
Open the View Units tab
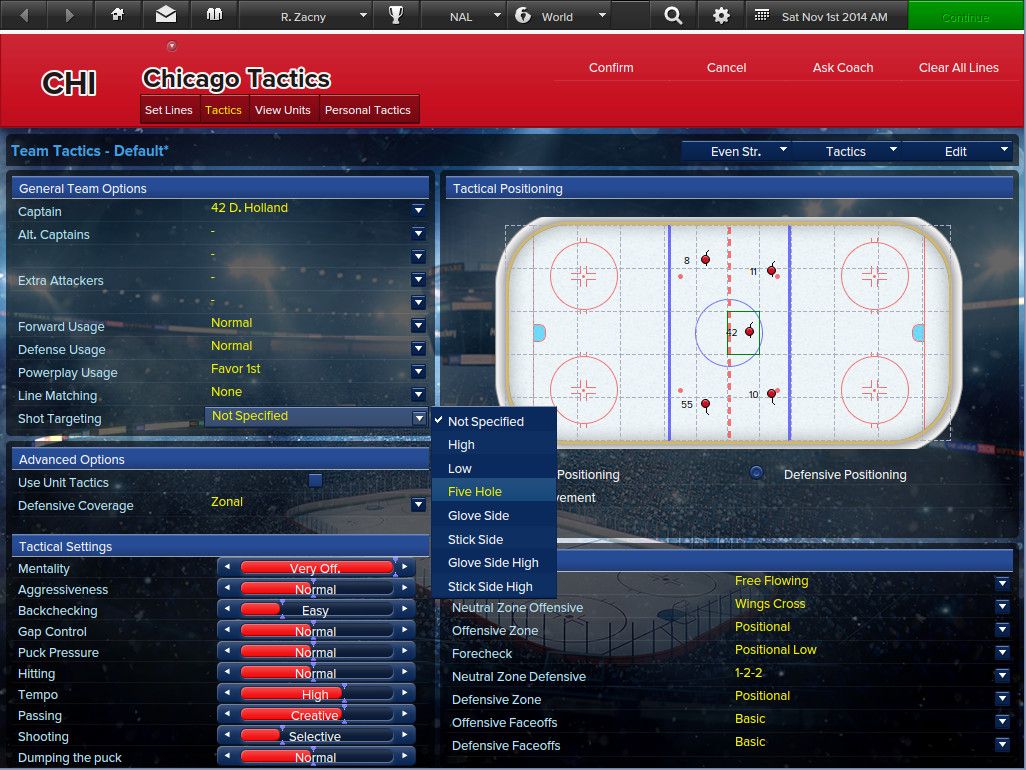tap(283, 110)
